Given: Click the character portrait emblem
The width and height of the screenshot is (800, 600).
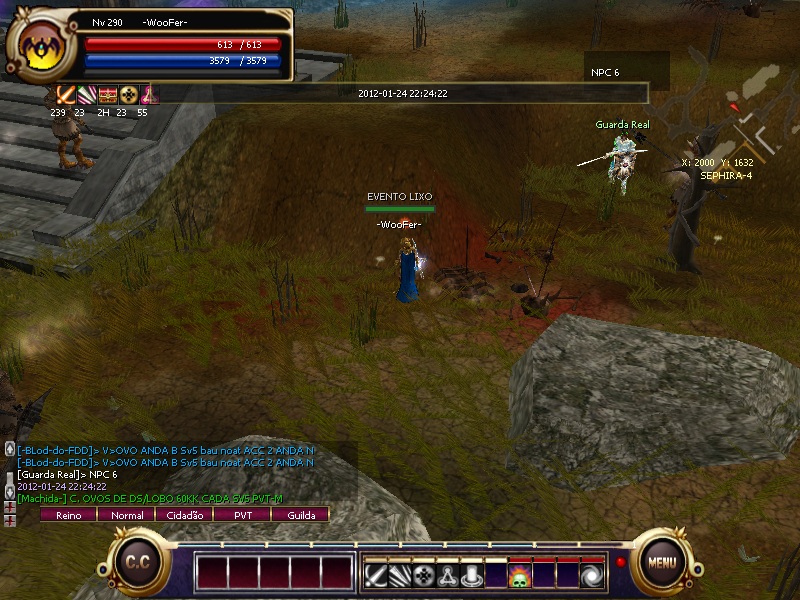Looking at the screenshot, I should [42, 47].
